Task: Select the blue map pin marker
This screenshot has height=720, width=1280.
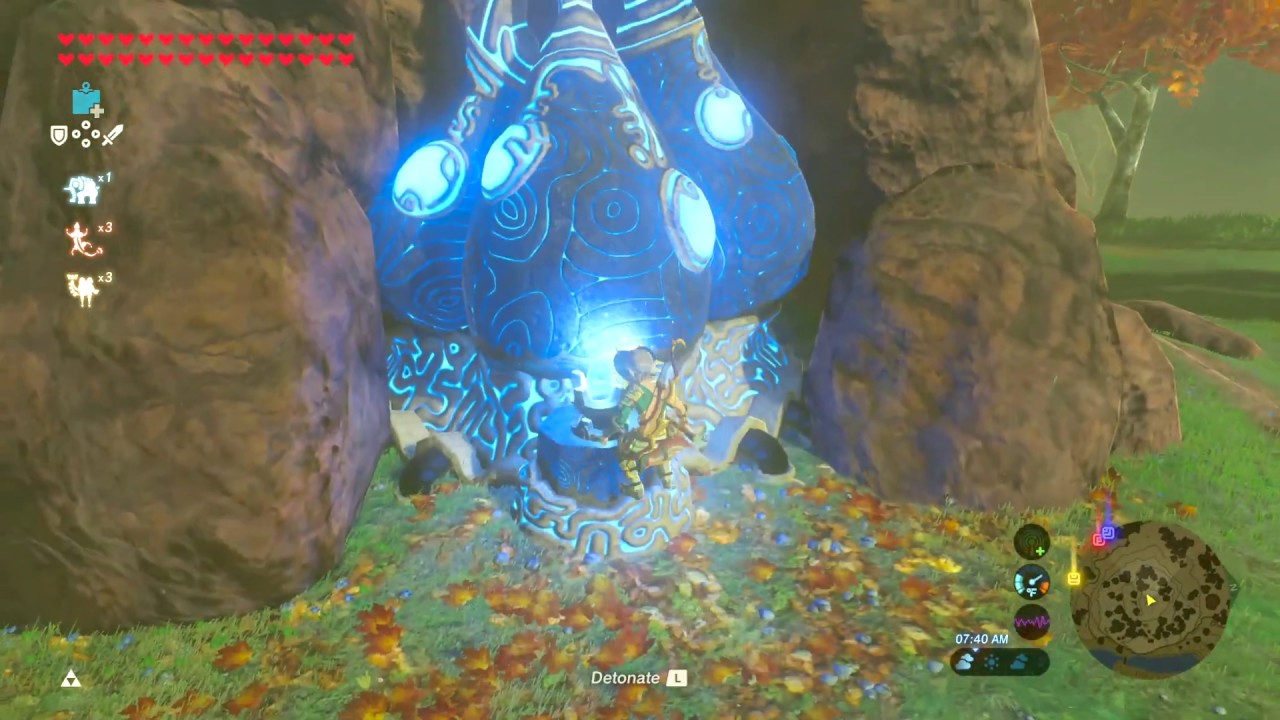Action: (x=1109, y=532)
